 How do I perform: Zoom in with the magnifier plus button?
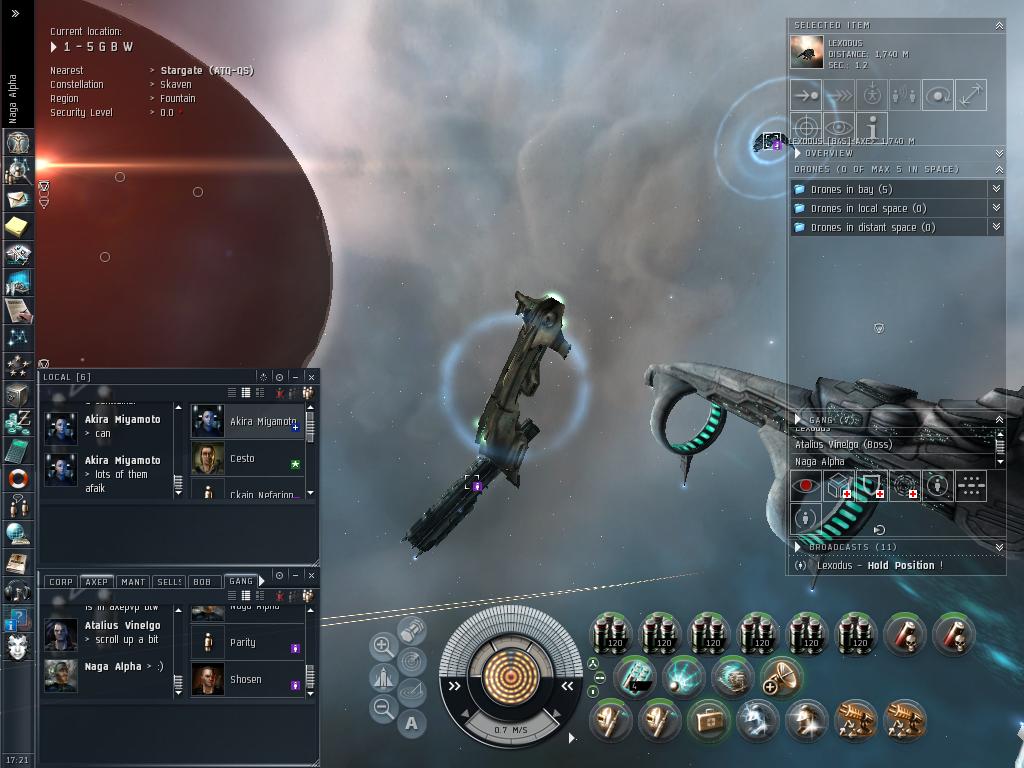(382, 646)
